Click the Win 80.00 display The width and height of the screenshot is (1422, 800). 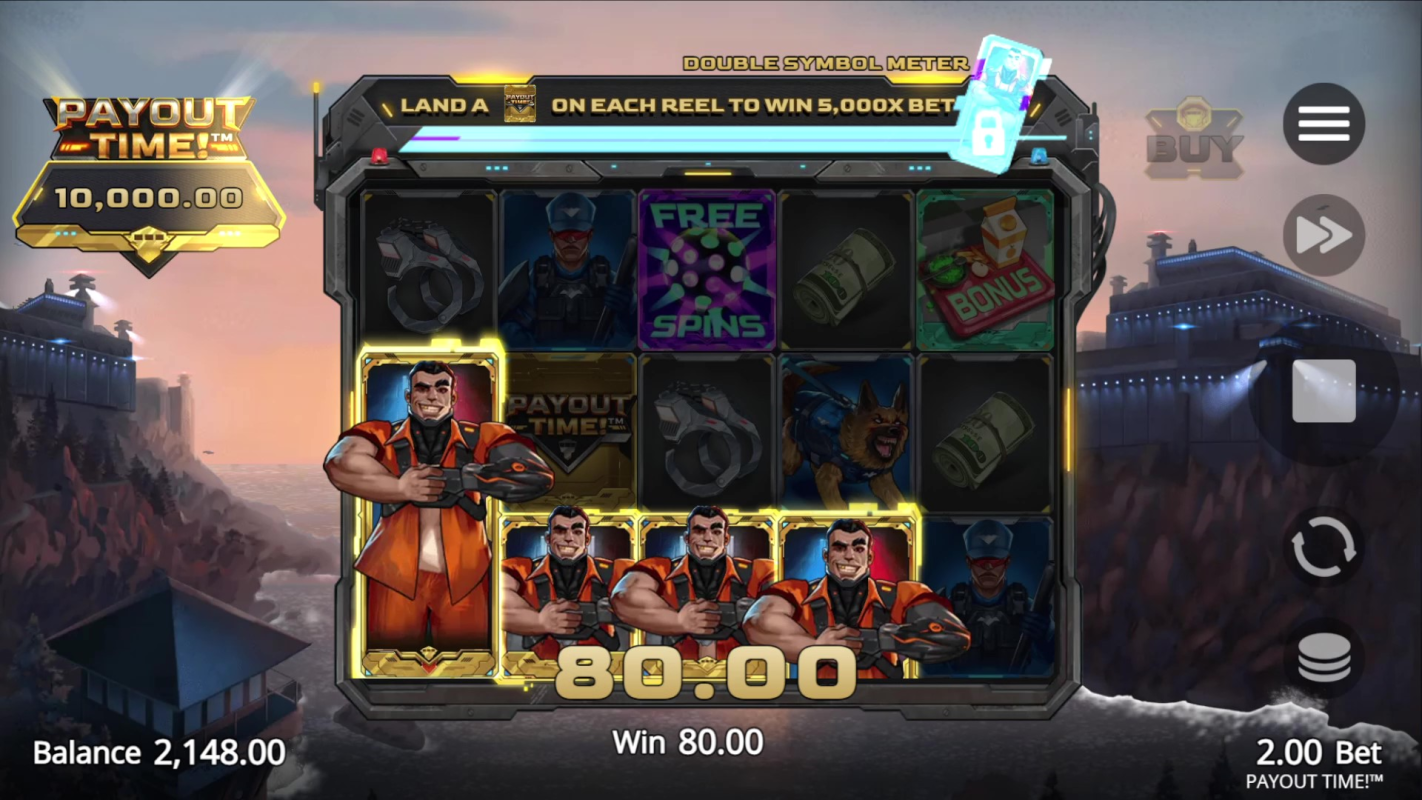point(689,743)
